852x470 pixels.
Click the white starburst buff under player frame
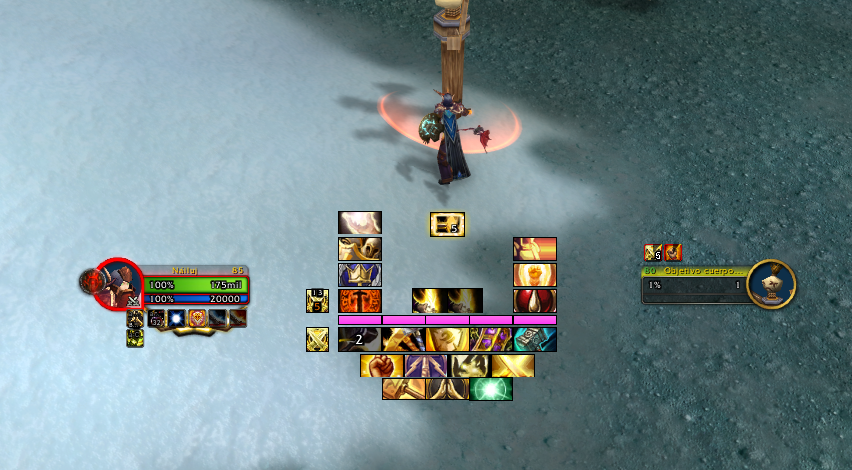177,318
